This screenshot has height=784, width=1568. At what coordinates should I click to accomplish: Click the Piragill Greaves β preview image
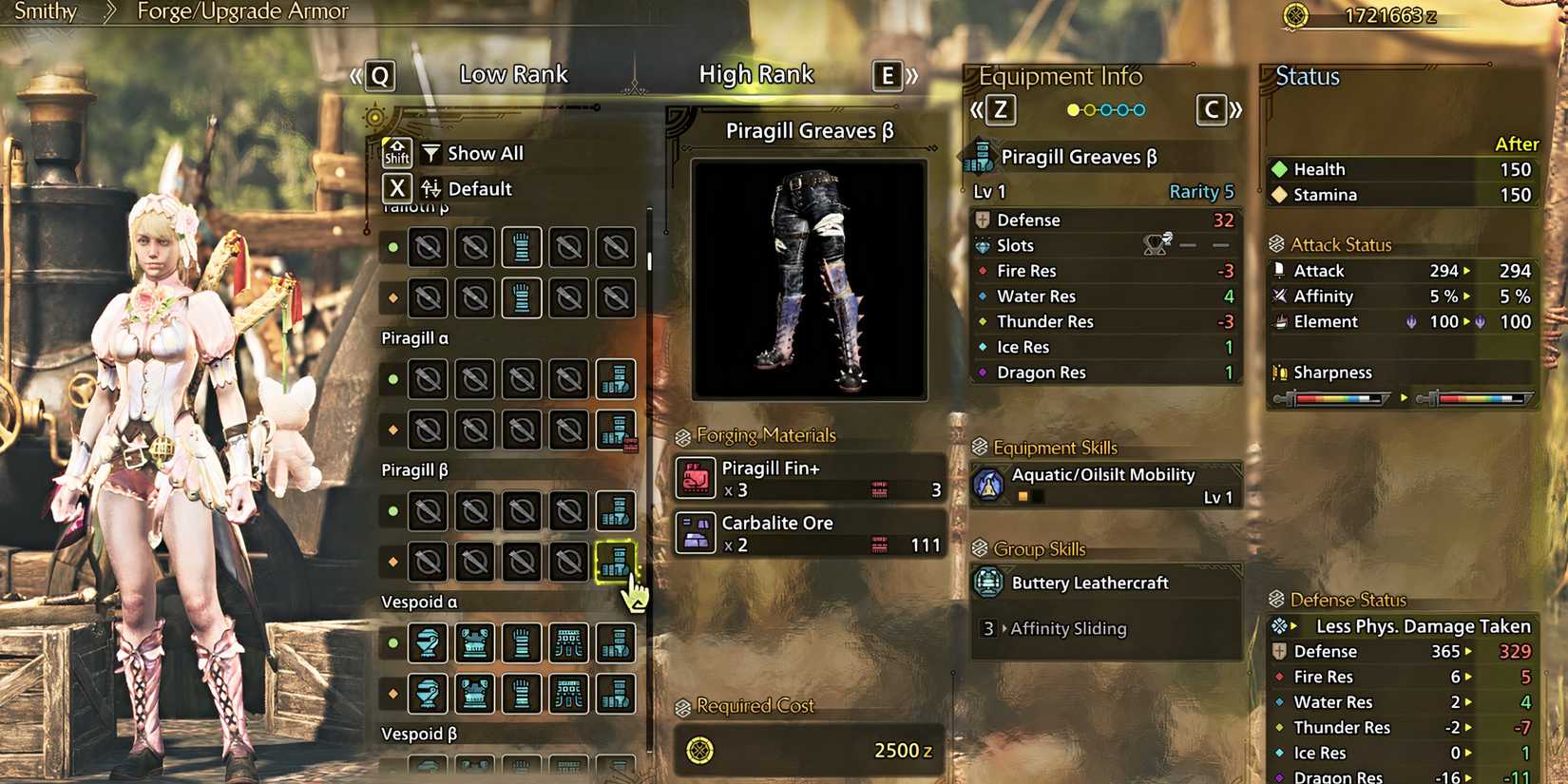pyautogui.click(x=809, y=277)
